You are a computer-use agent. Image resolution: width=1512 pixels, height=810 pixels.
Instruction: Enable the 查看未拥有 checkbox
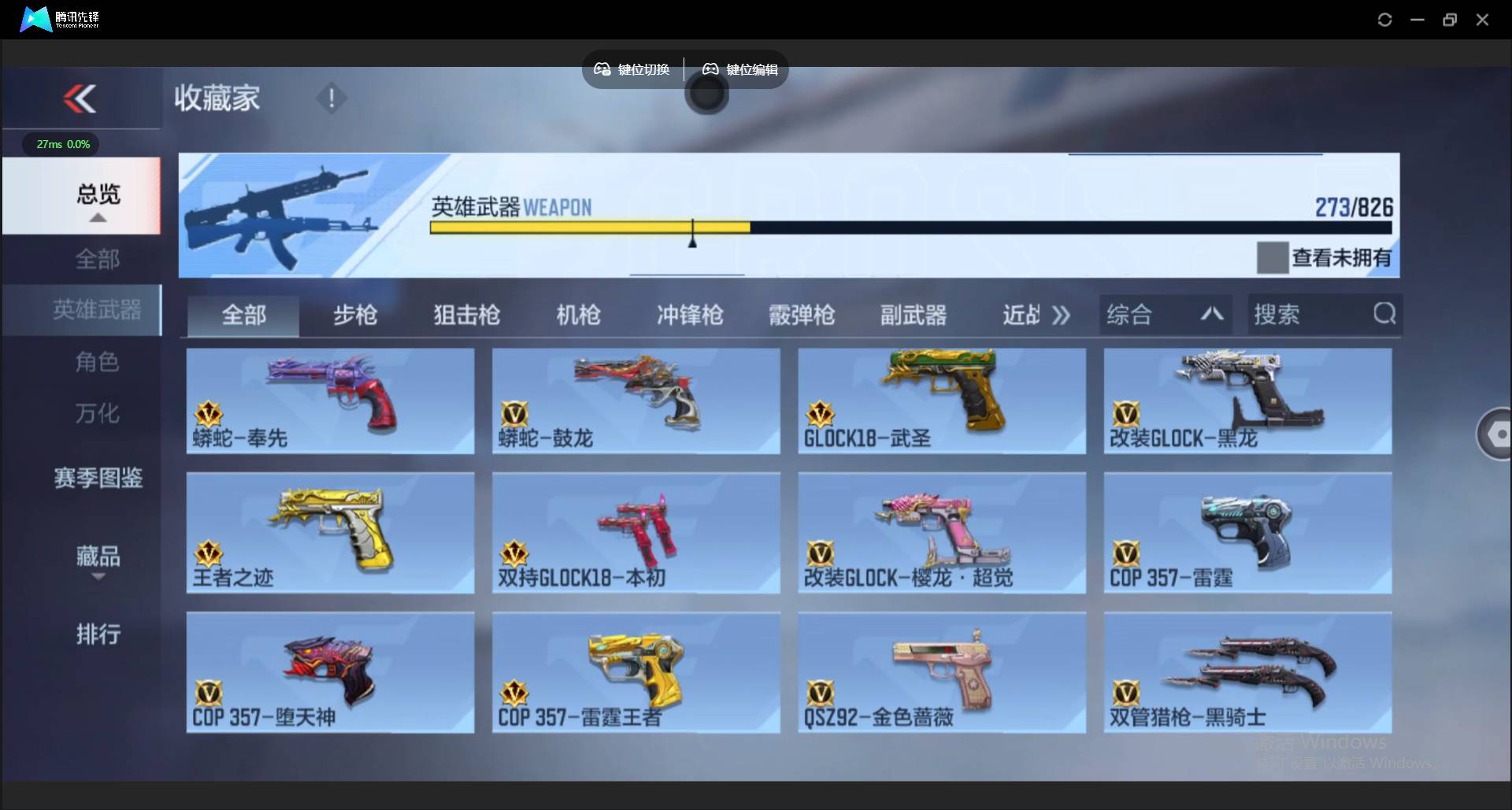pos(1273,257)
